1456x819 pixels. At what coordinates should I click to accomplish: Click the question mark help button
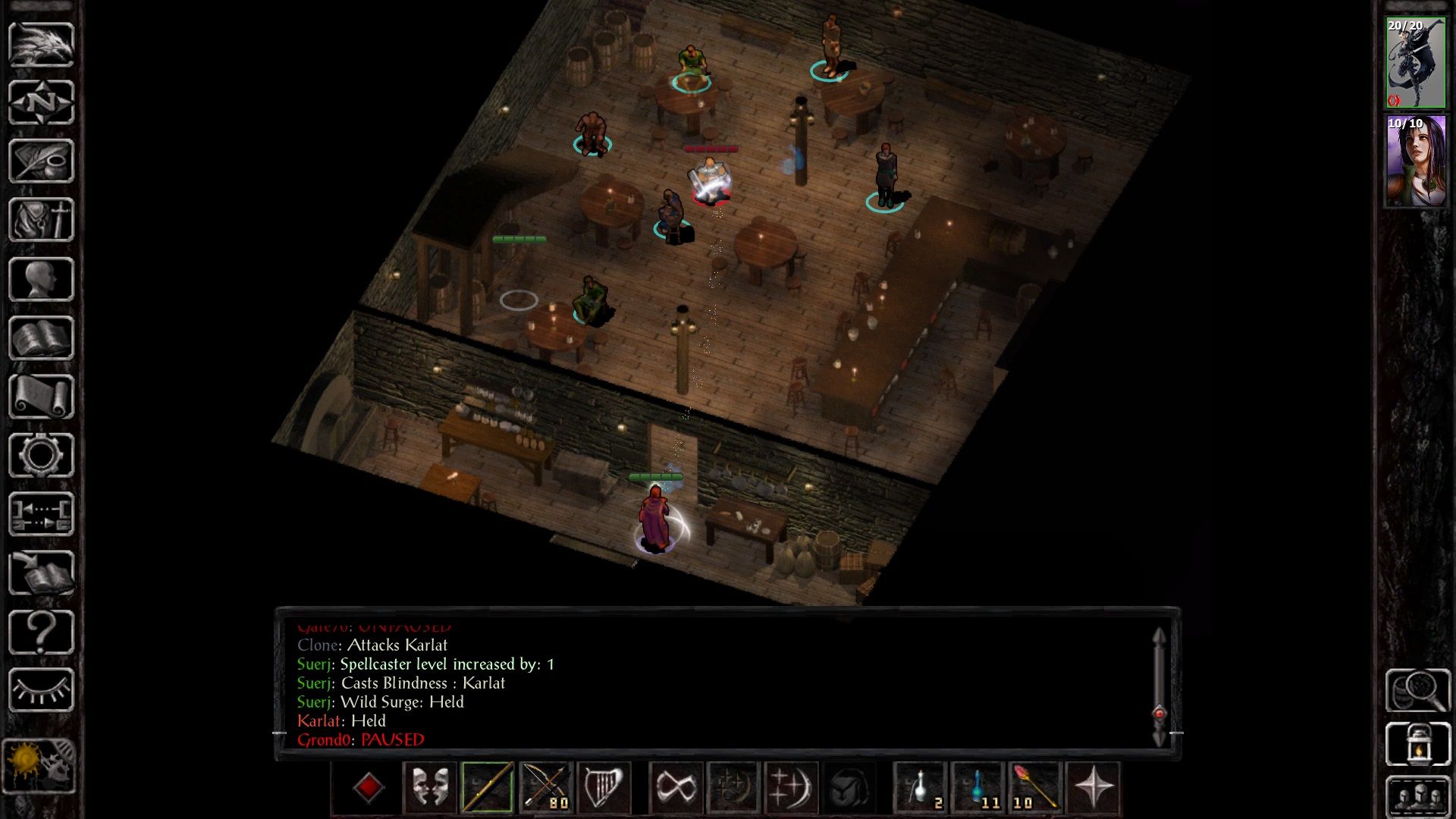41,632
